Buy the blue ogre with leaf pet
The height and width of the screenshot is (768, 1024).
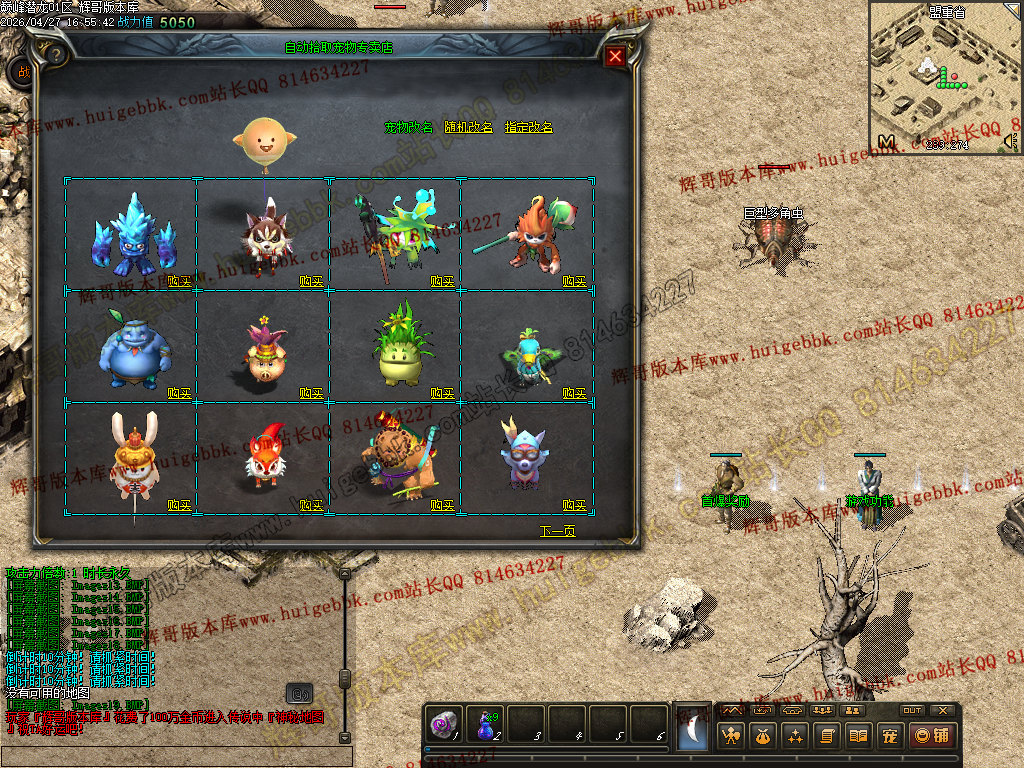click(x=179, y=394)
